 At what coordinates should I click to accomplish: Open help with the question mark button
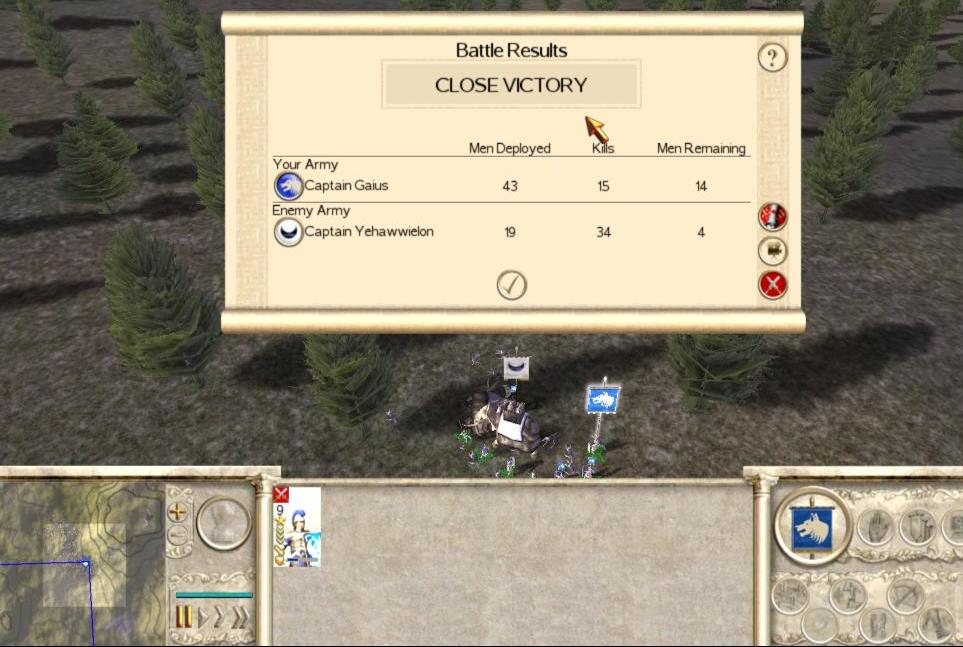pos(772,57)
